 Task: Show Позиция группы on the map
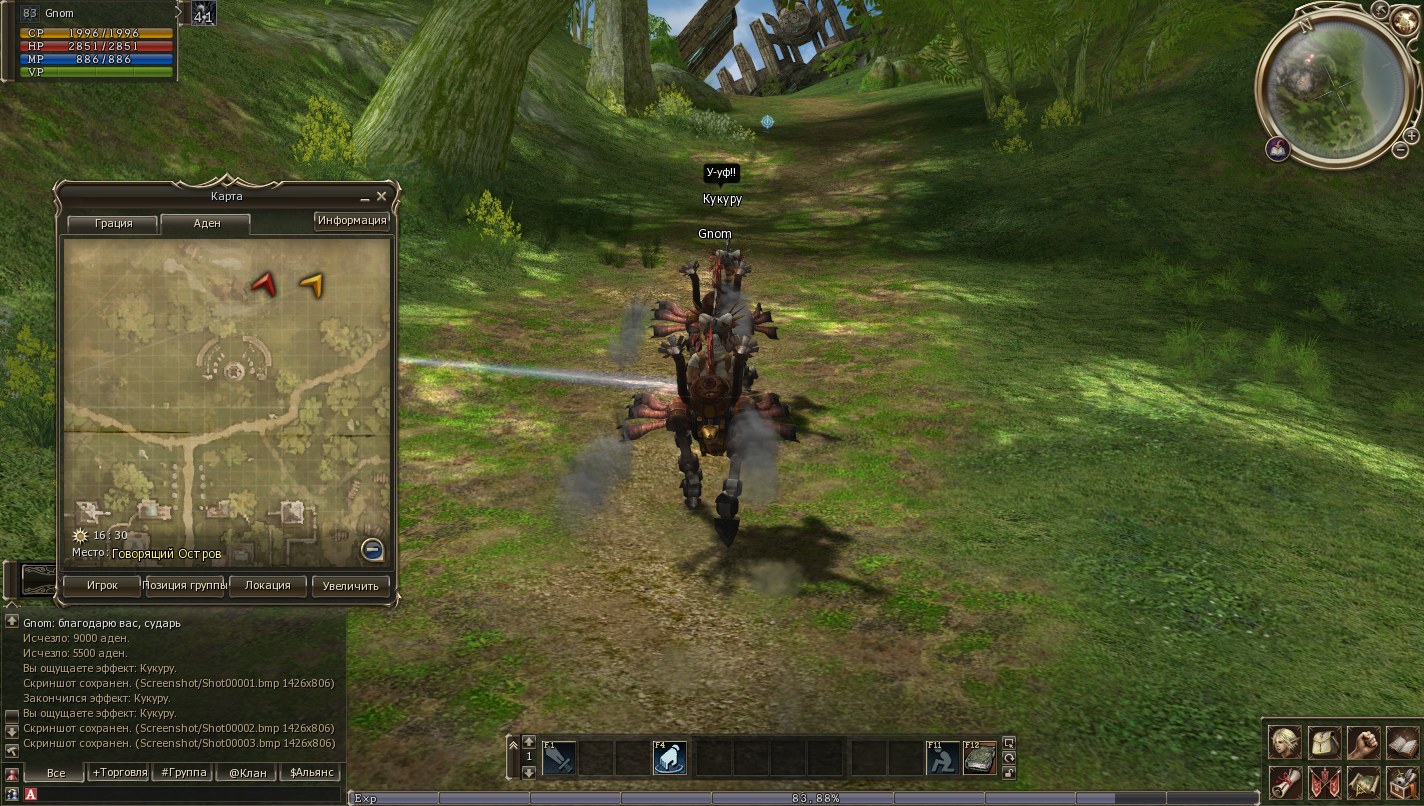click(185, 586)
